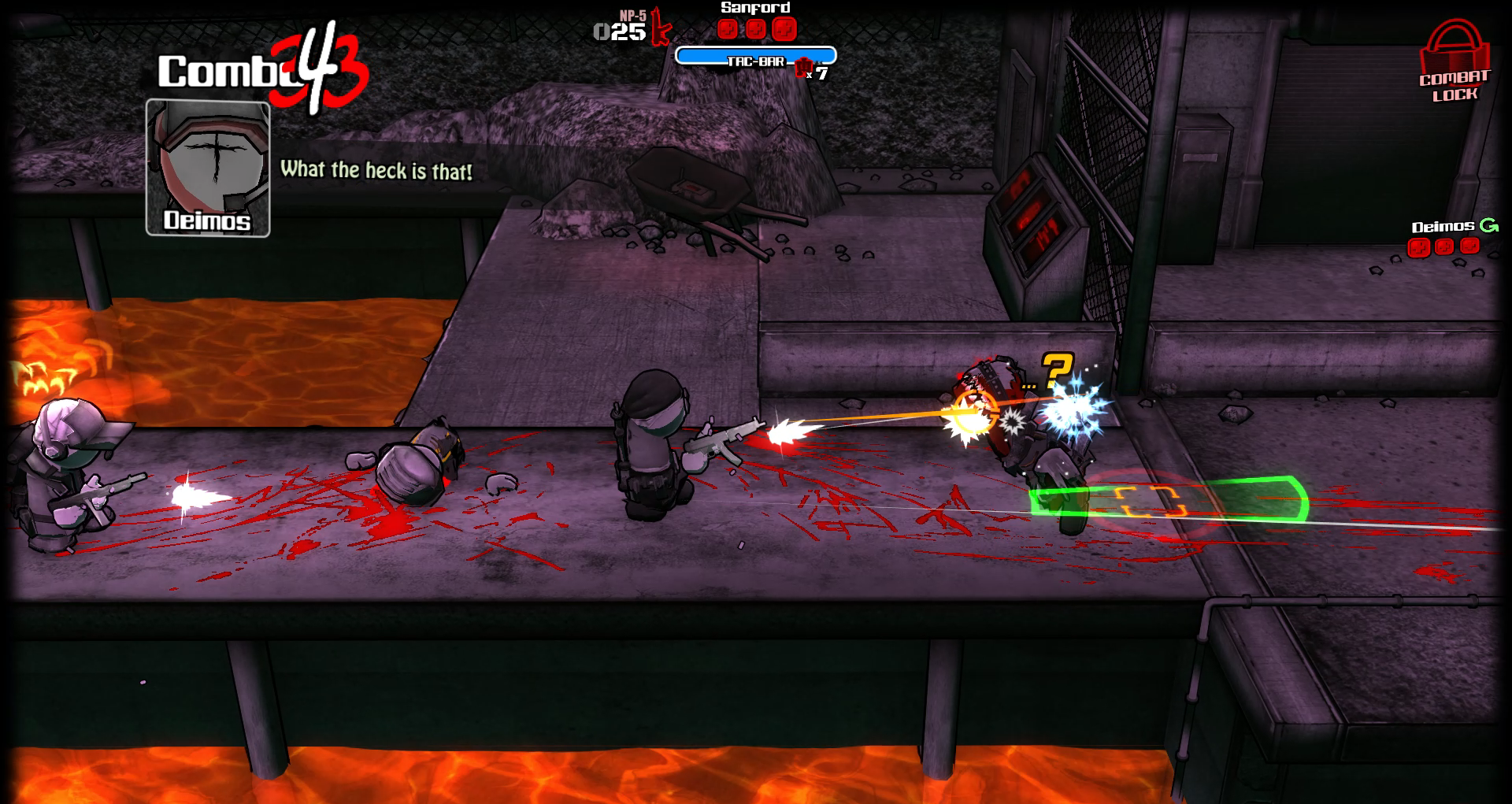Click the blue TAC-BAR progress bar
Image resolution: width=1512 pixels, height=804 pixels.
pos(758,54)
